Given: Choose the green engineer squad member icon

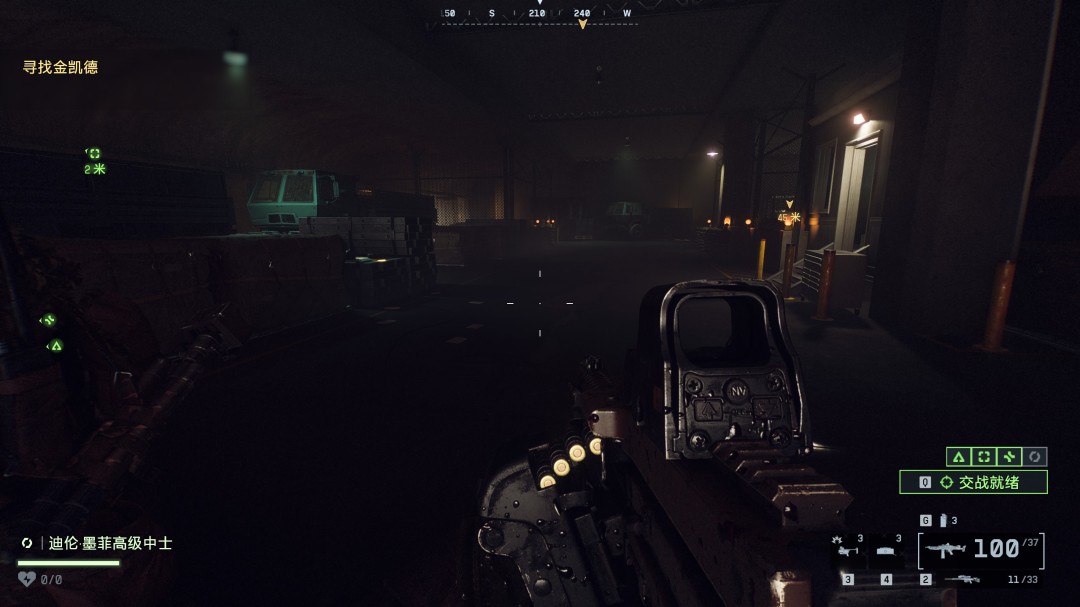Looking at the screenshot, I should coord(1010,456).
